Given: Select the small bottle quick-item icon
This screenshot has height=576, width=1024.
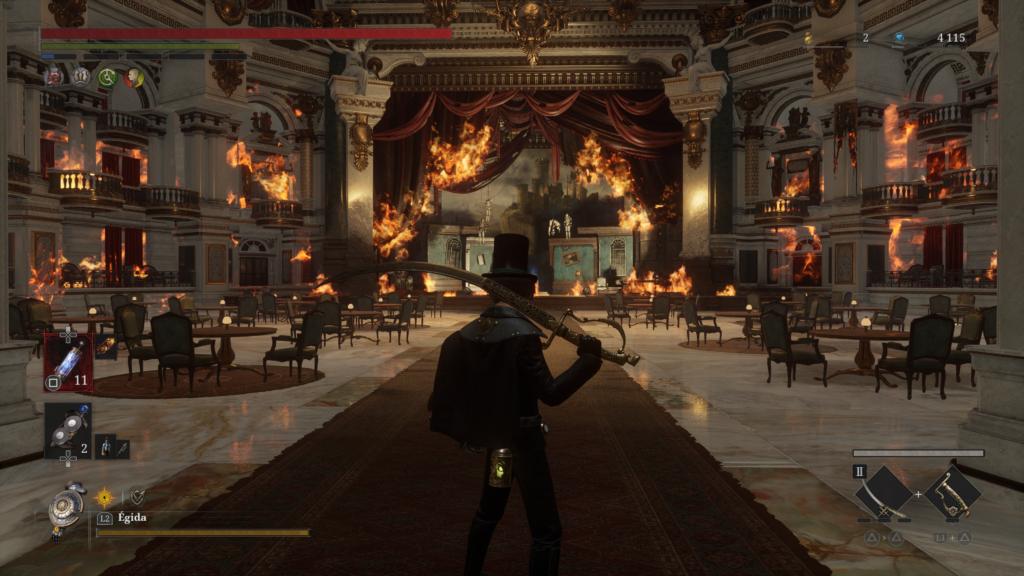Looking at the screenshot, I should coord(106,447).
